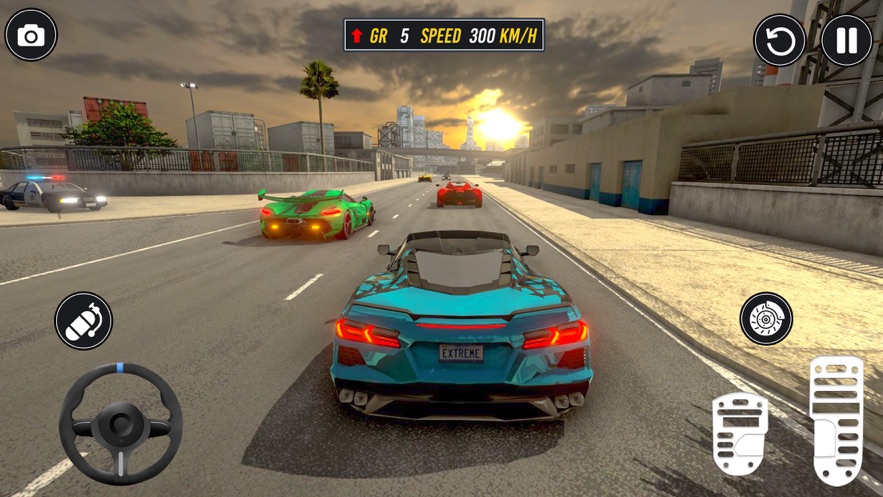This screenshot has height=497, width=883.
Task: Activate the nitro boost canister
Action: point(83,321)
